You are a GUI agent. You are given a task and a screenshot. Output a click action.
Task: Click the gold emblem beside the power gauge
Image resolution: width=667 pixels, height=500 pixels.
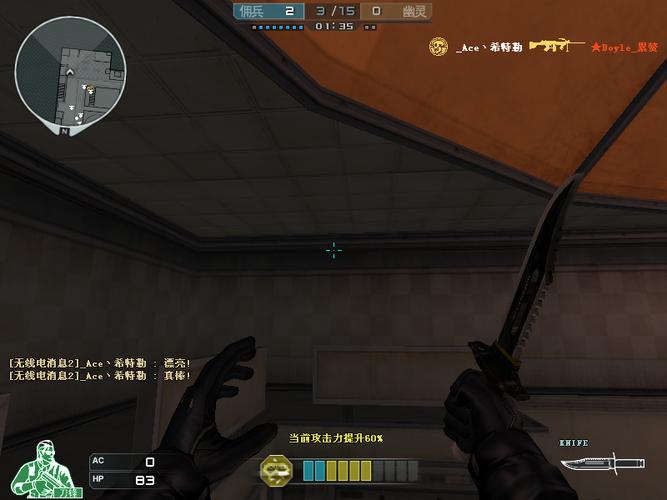(277, 469)
